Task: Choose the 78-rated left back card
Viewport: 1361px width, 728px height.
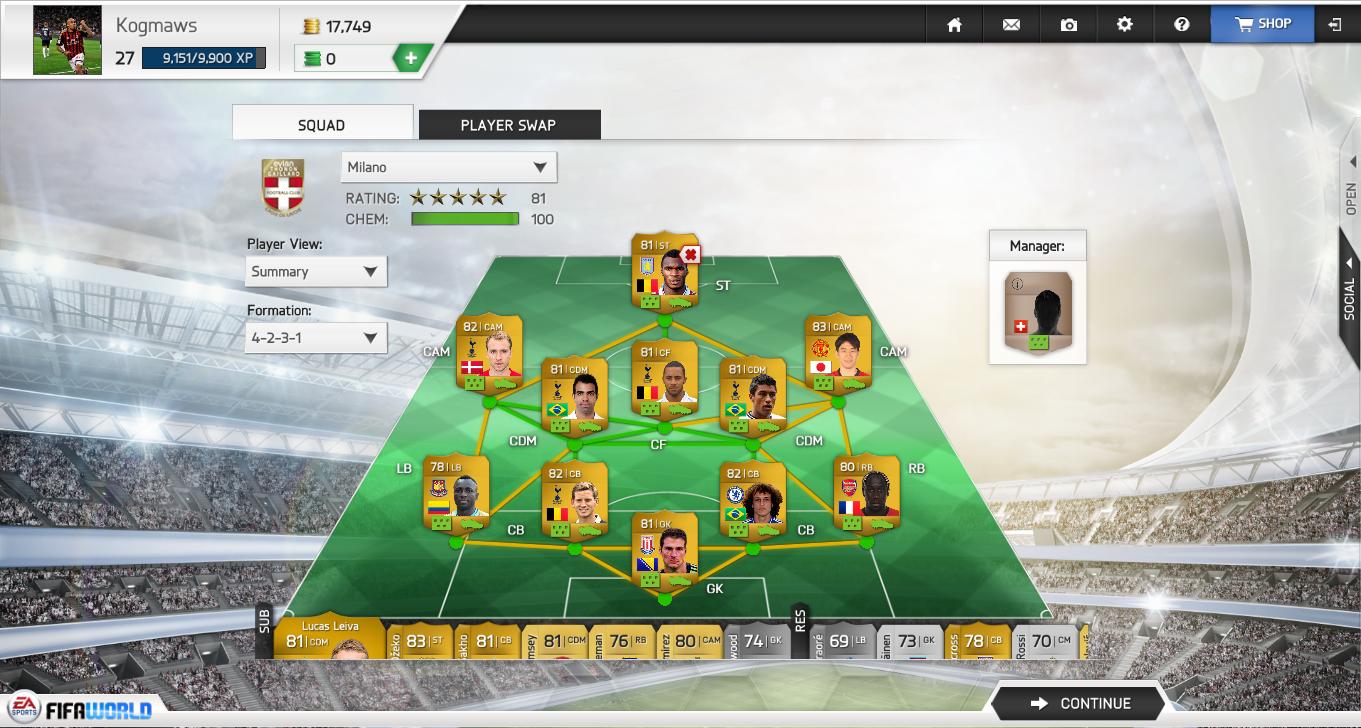Action: tap(456, 494)
